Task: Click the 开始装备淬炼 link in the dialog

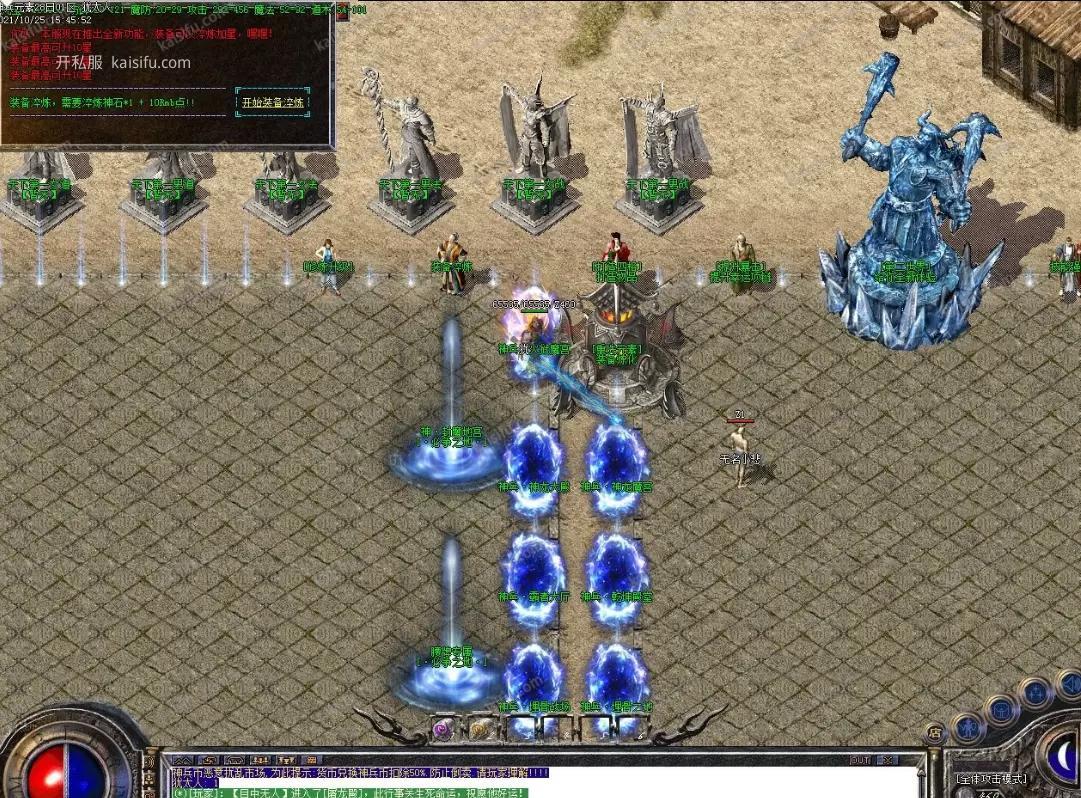Action: 272,102
